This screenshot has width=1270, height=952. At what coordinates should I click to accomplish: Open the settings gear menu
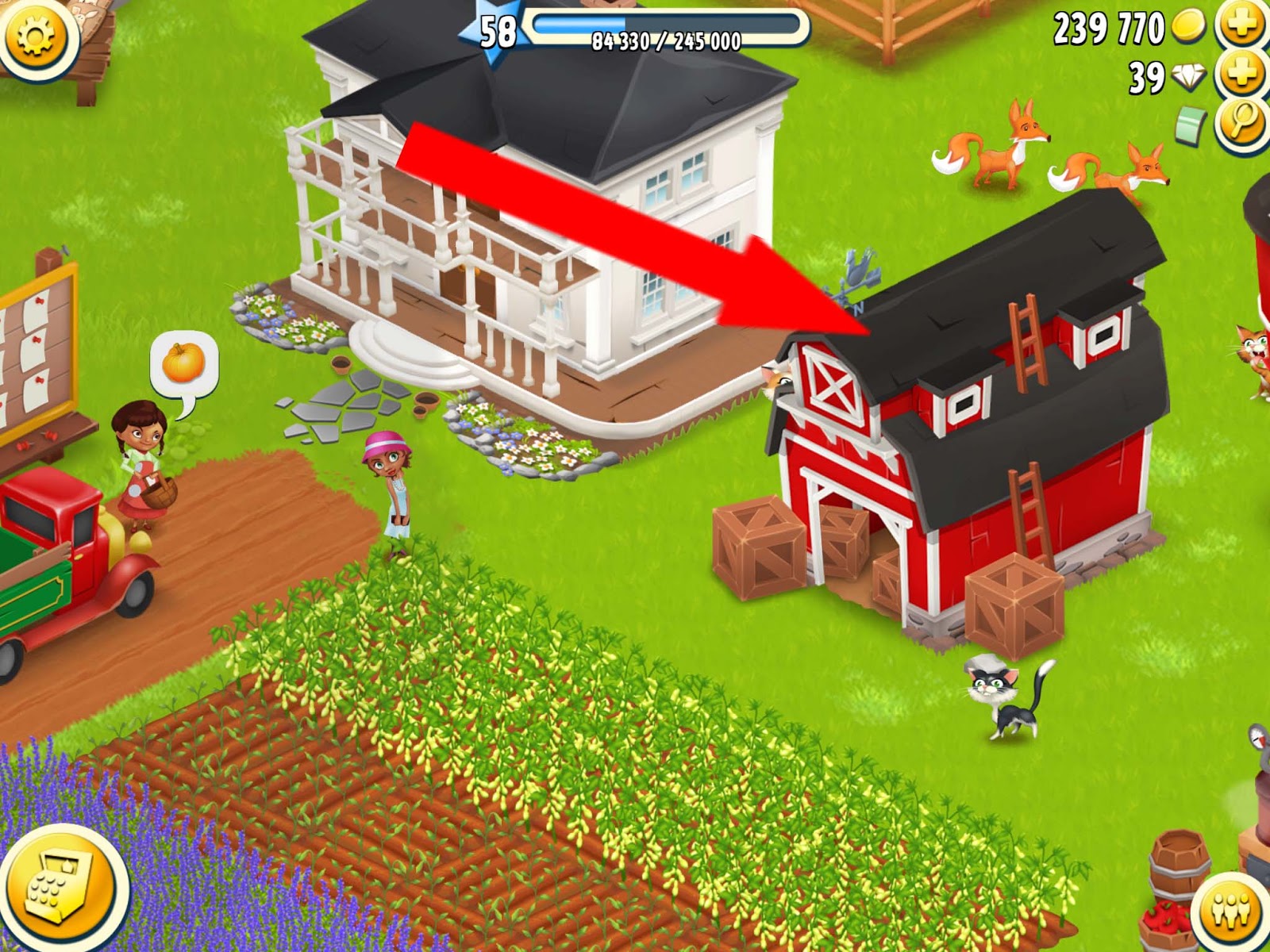coord(33,36)
